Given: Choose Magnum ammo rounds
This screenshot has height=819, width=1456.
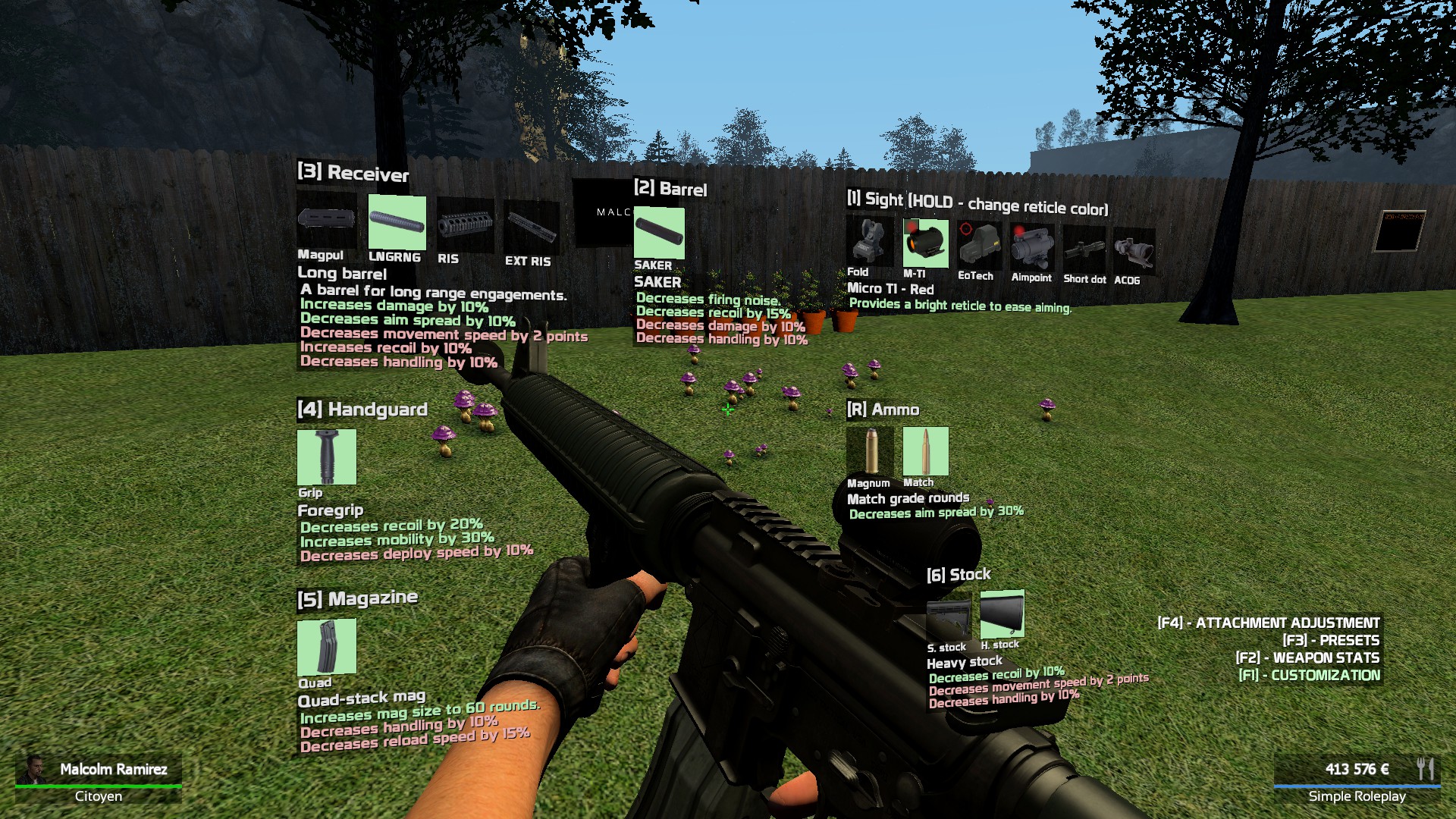Looking at the screenshot, I should [870, 452].
